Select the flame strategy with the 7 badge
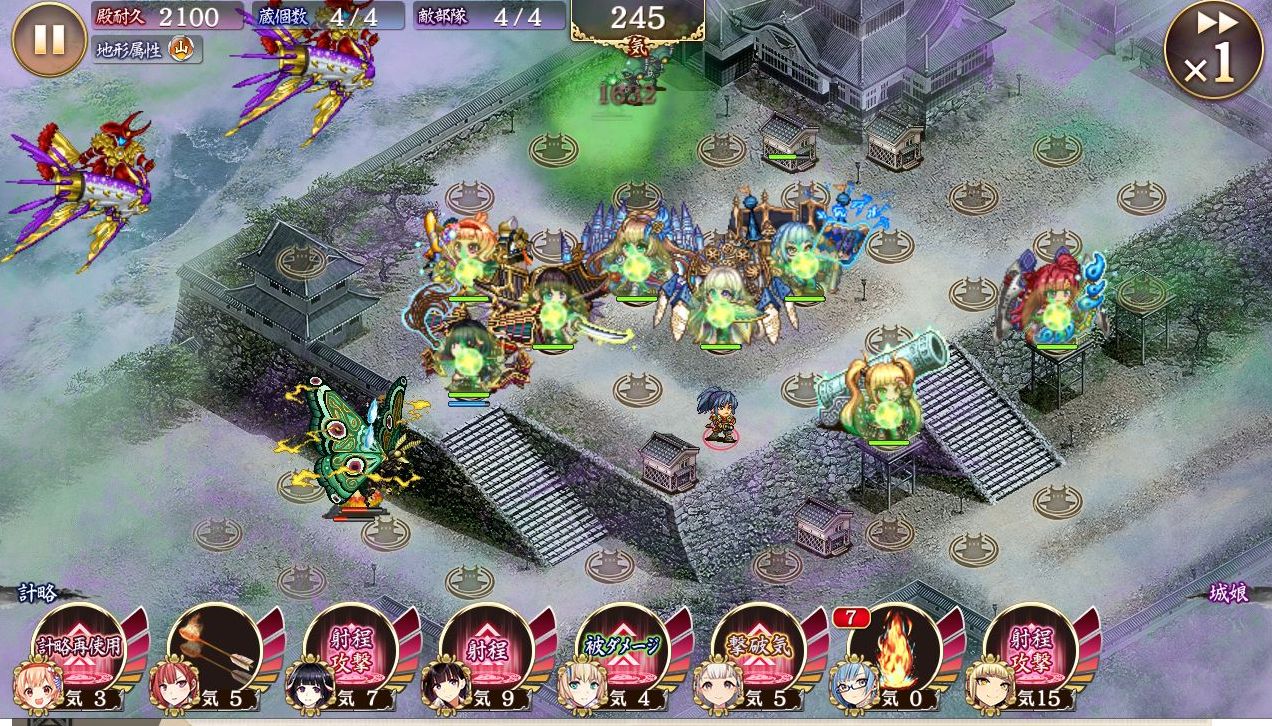 (895, 649)
